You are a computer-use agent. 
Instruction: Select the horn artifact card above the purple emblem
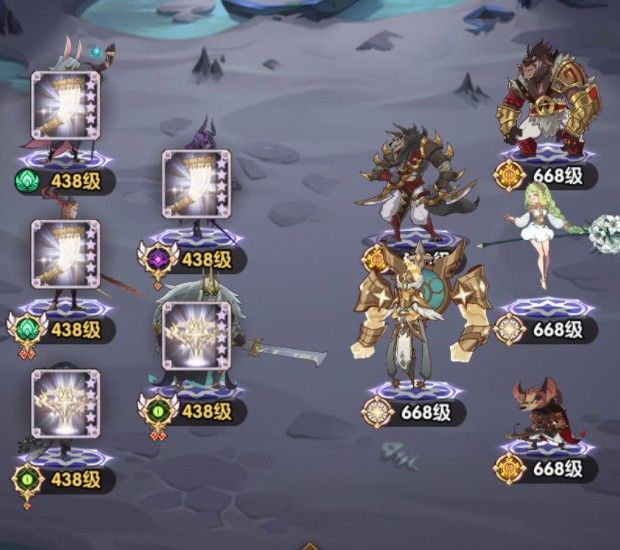point(196,183)
